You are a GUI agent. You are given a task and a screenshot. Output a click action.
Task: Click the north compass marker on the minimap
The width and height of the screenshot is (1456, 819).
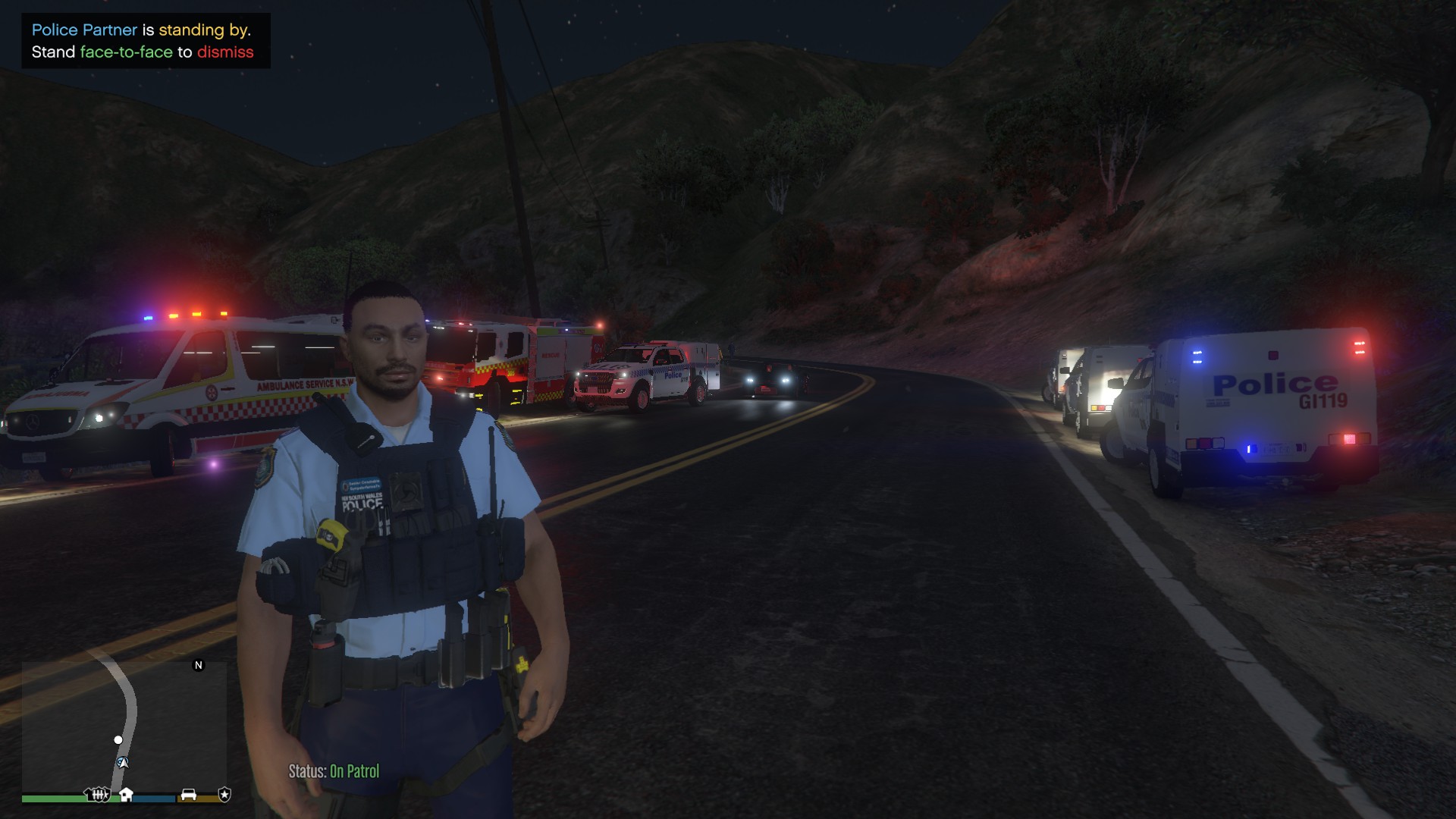(199, 665)
